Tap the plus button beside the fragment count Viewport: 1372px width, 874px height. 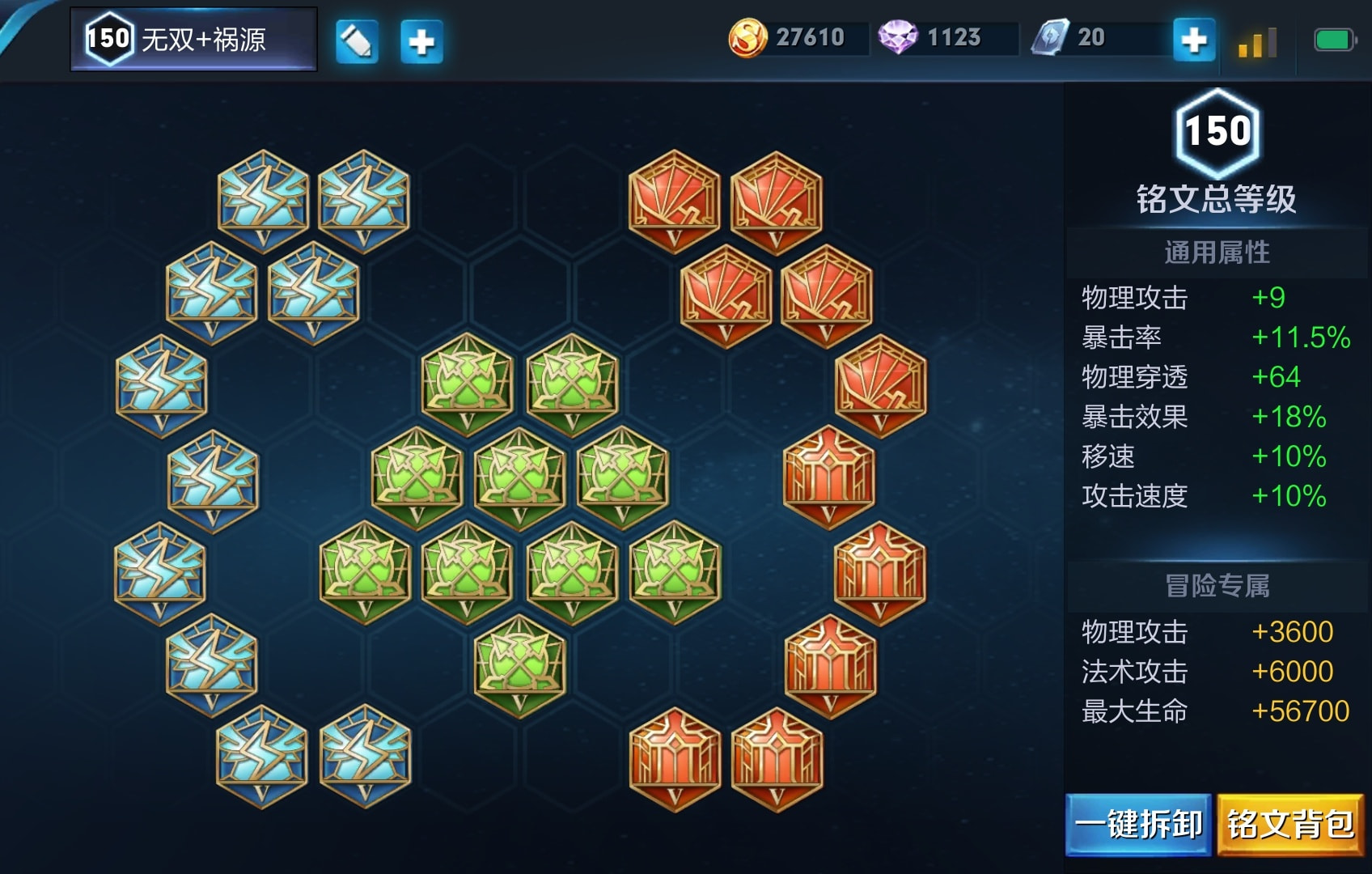1194,40
